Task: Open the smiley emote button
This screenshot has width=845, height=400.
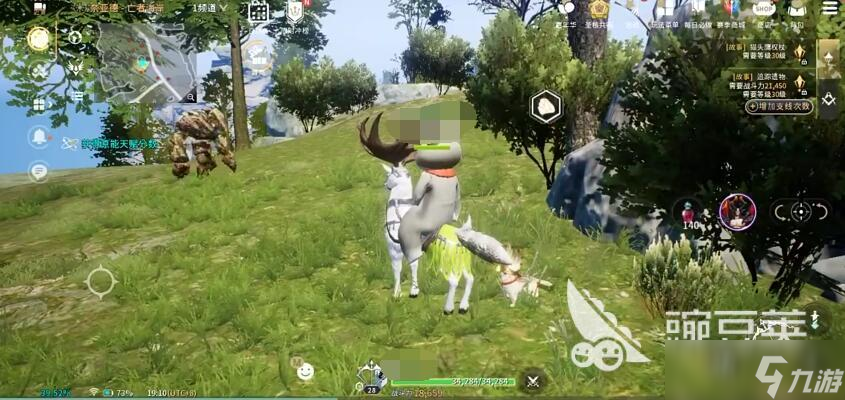Action: (305, 371)
